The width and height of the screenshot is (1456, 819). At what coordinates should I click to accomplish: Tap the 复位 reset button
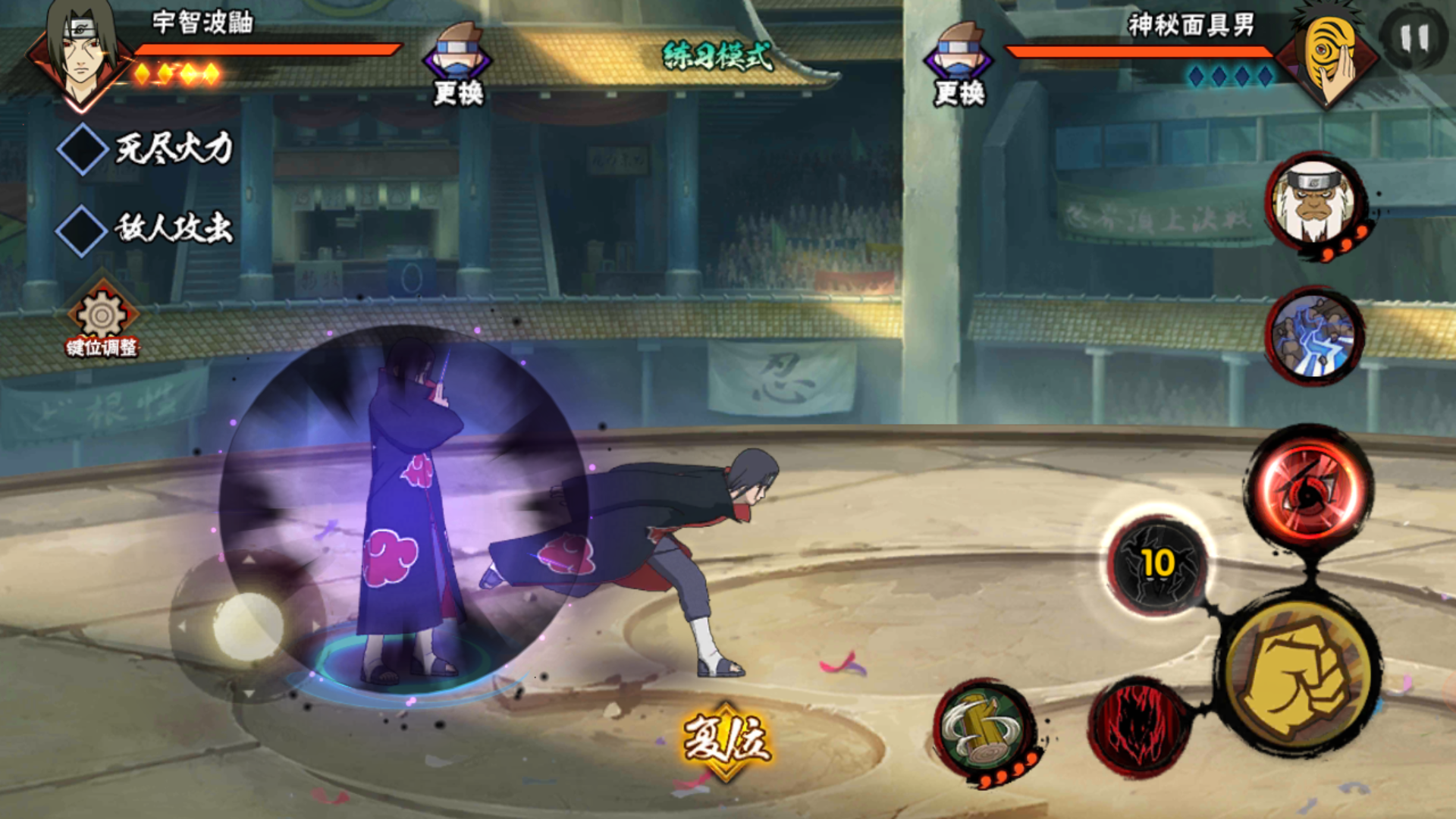pyautogui.click(x=726, y=739)
